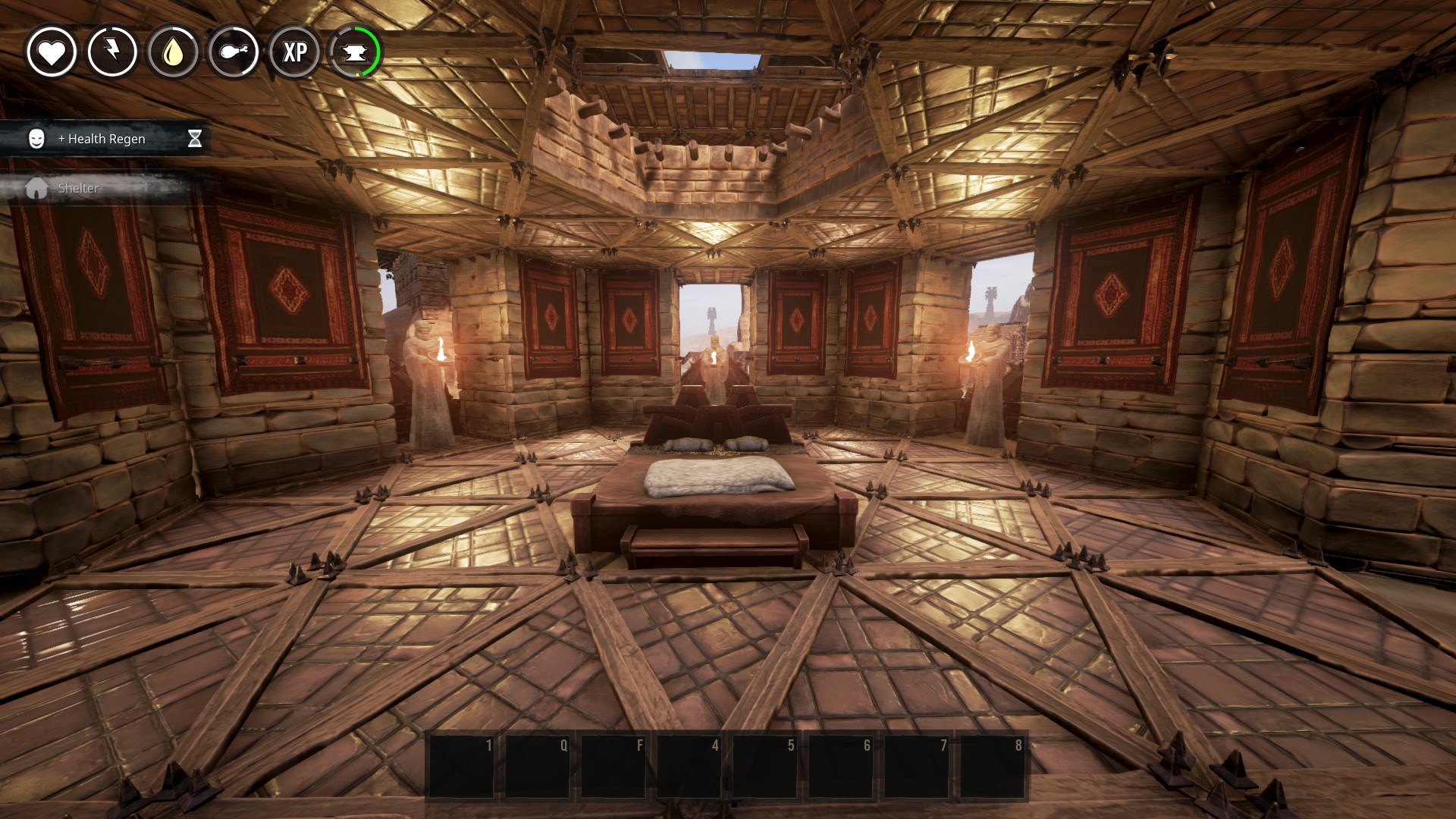The image size is (1456, 819).
Task: Select the meat drumstick hunger icon
Action: click(x=234, y=52)
